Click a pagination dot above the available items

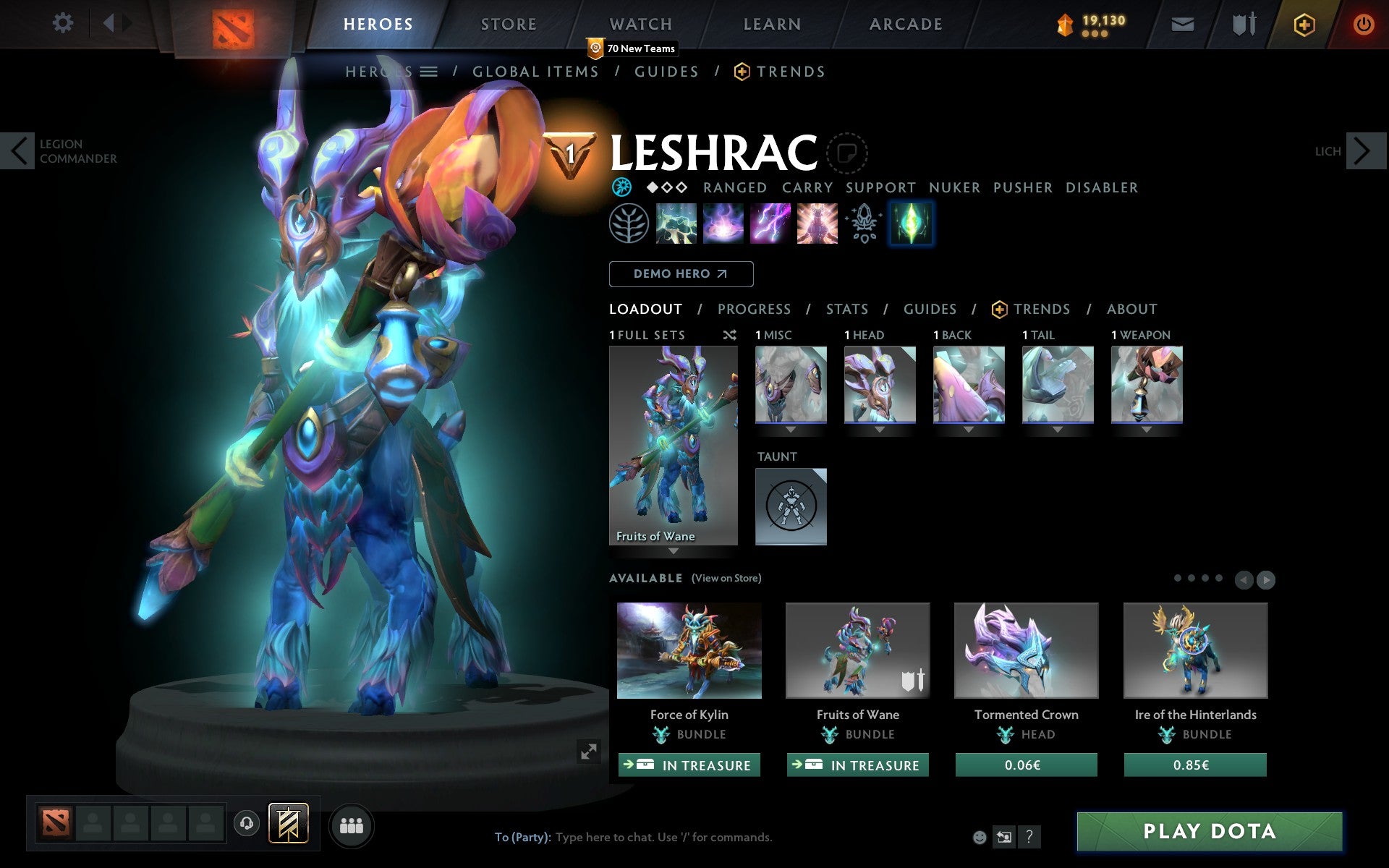tap(1178, 578)
